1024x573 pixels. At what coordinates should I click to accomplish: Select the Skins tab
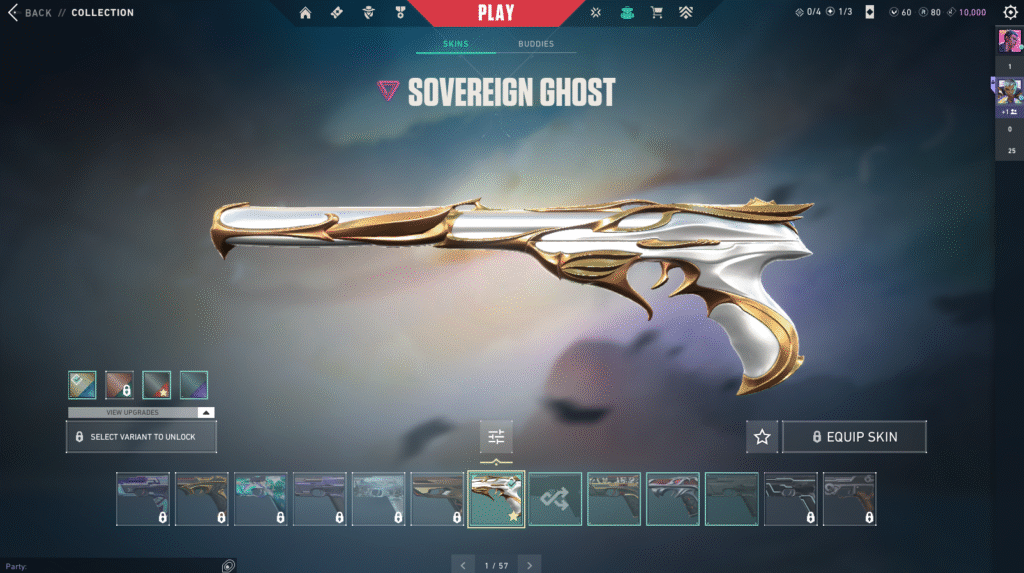pyautogui.click(x=456, y=45)
